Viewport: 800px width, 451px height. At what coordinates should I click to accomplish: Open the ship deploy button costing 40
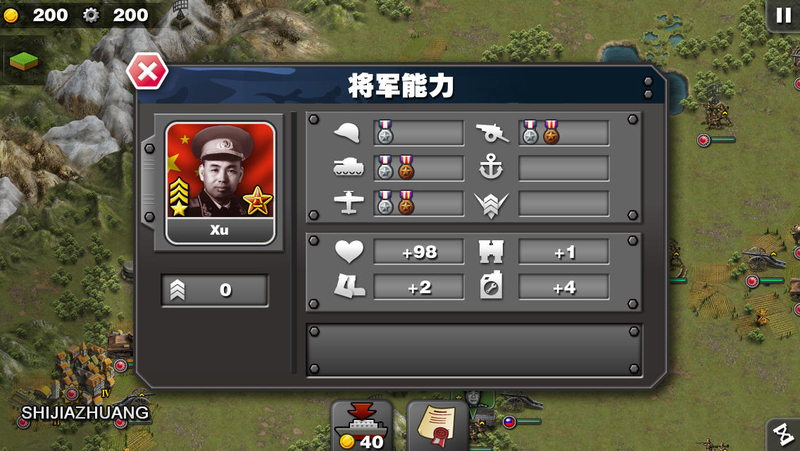[361, 426]
